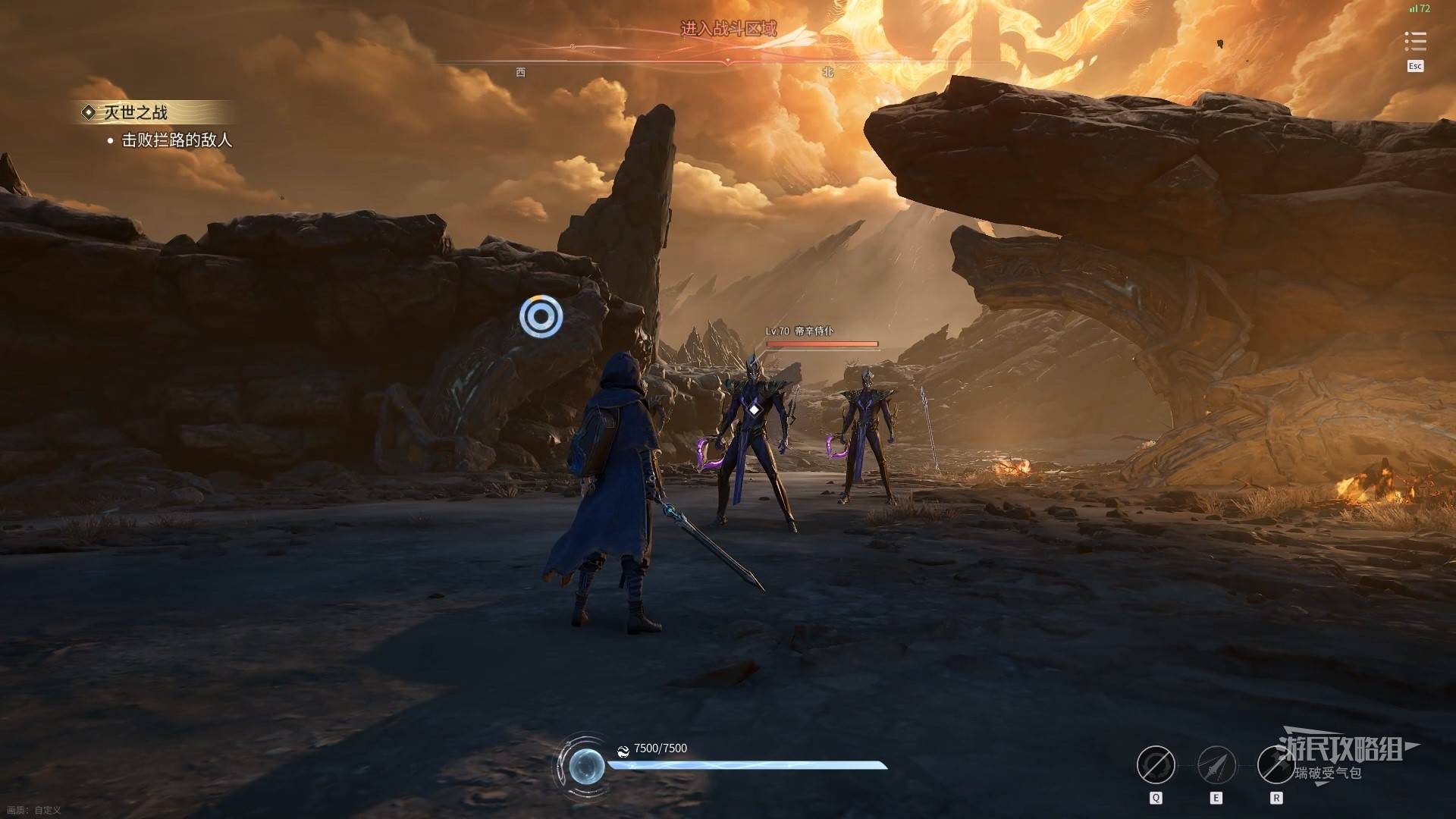The height and width of the screenshot is (819, 1456).
Task: Open the main menu list icon
Action: 1415,41
